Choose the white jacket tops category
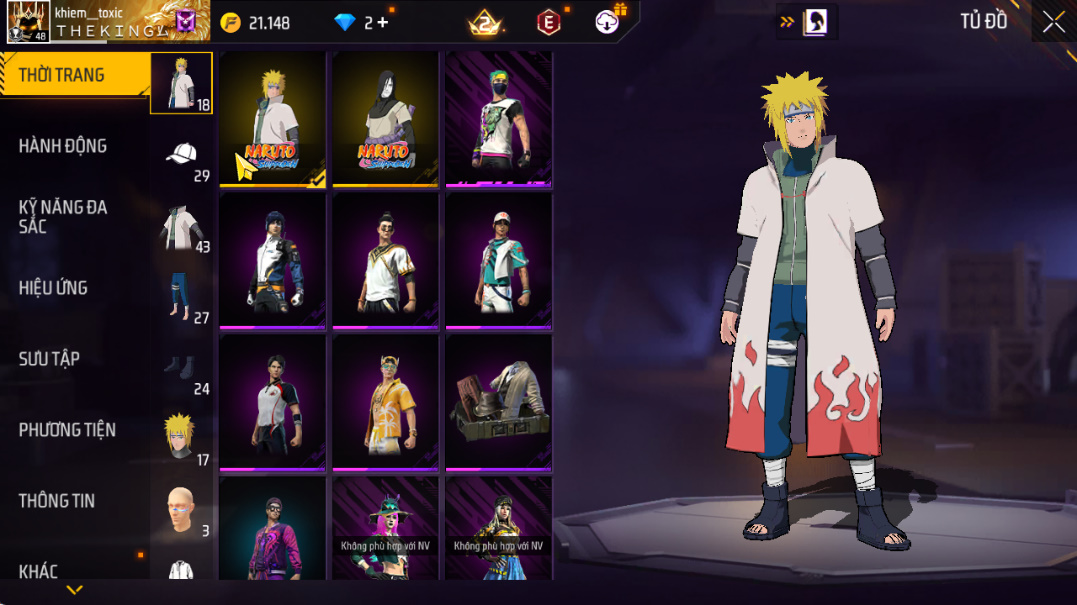 click(182, 226)
